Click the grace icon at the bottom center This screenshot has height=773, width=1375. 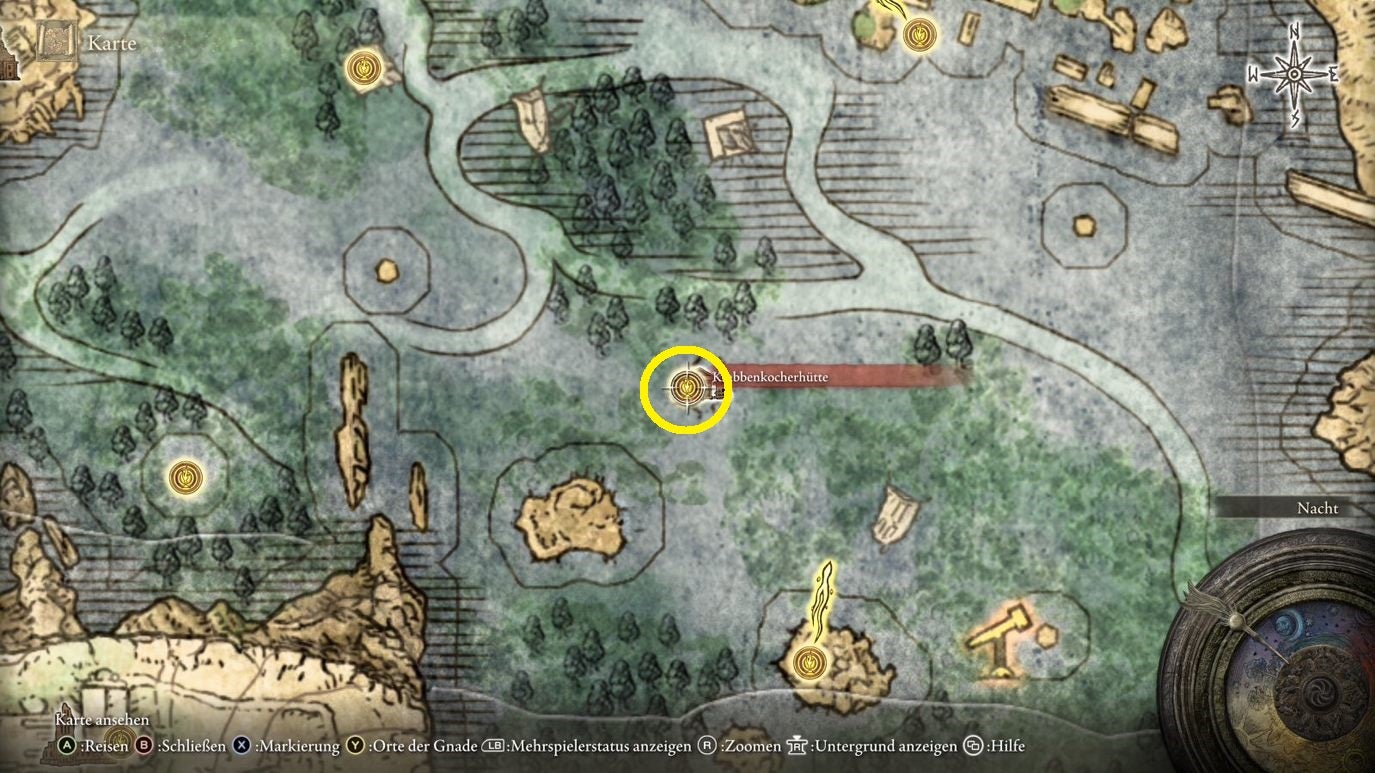(x=808, y=661)
